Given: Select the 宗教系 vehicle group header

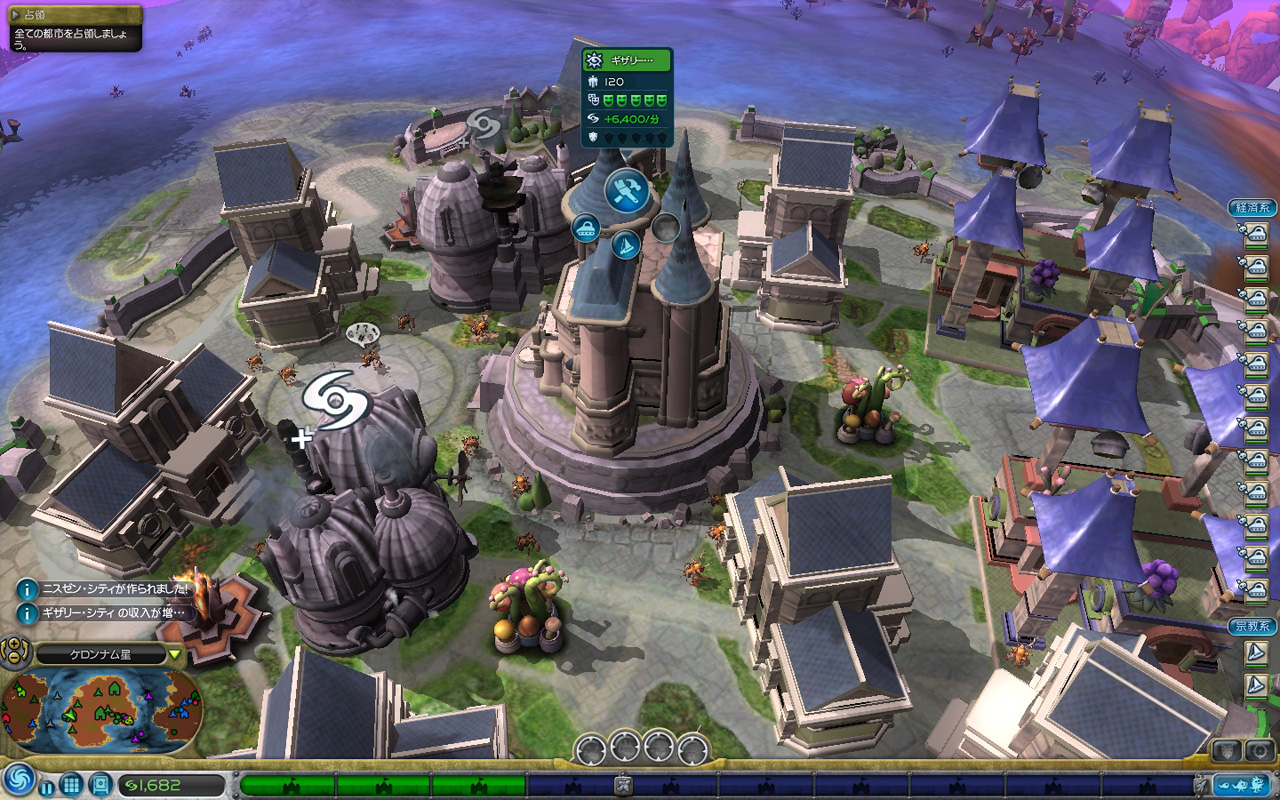Looking at the screenshot, I should pos(1252,627).
